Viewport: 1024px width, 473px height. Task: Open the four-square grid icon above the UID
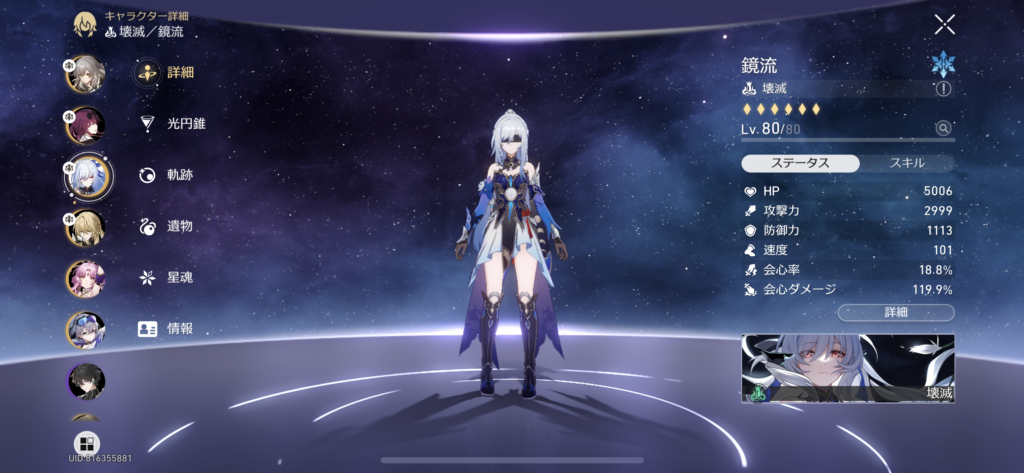tap(86, 443)
